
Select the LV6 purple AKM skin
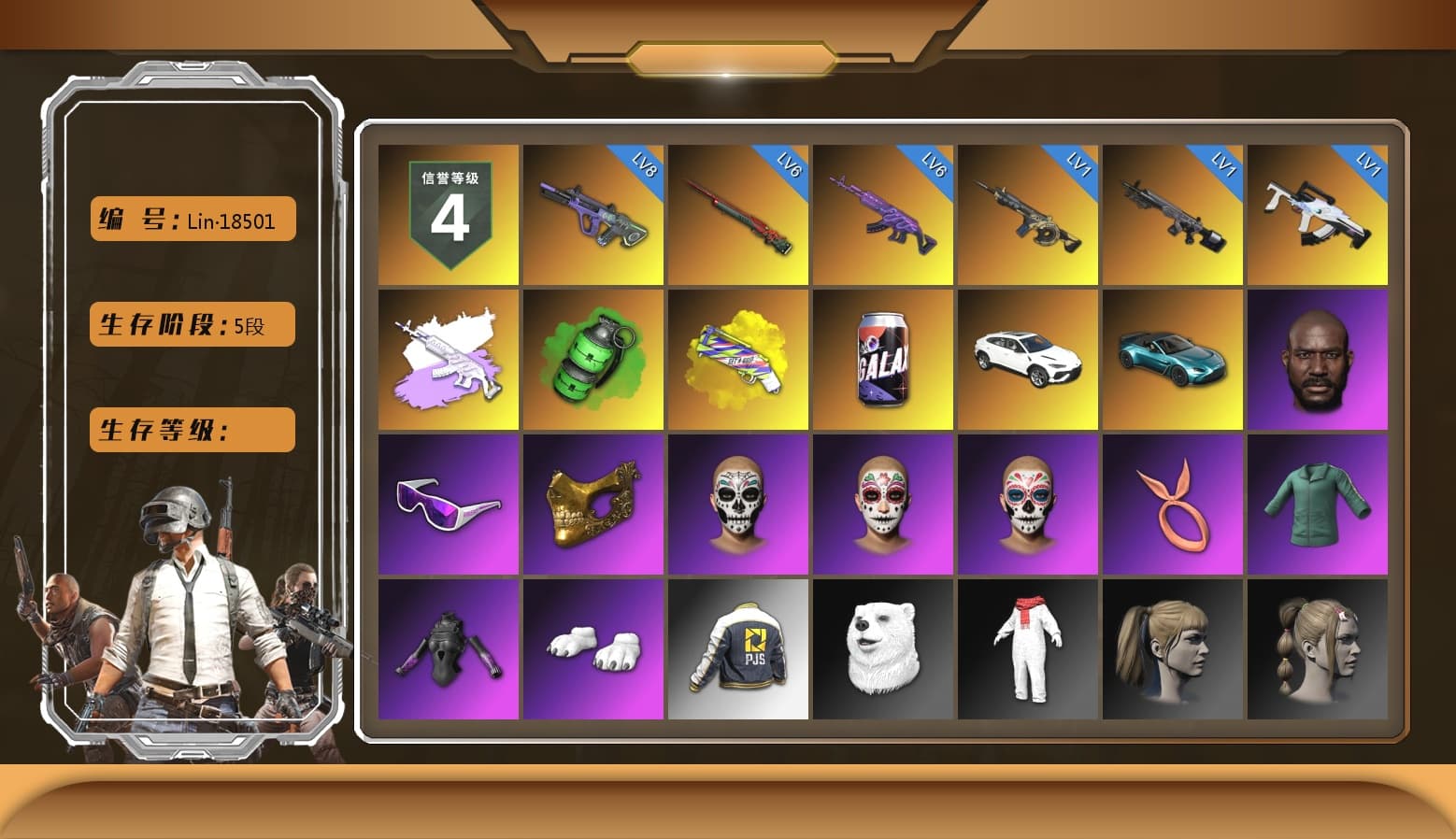click(x=883, y=215)
